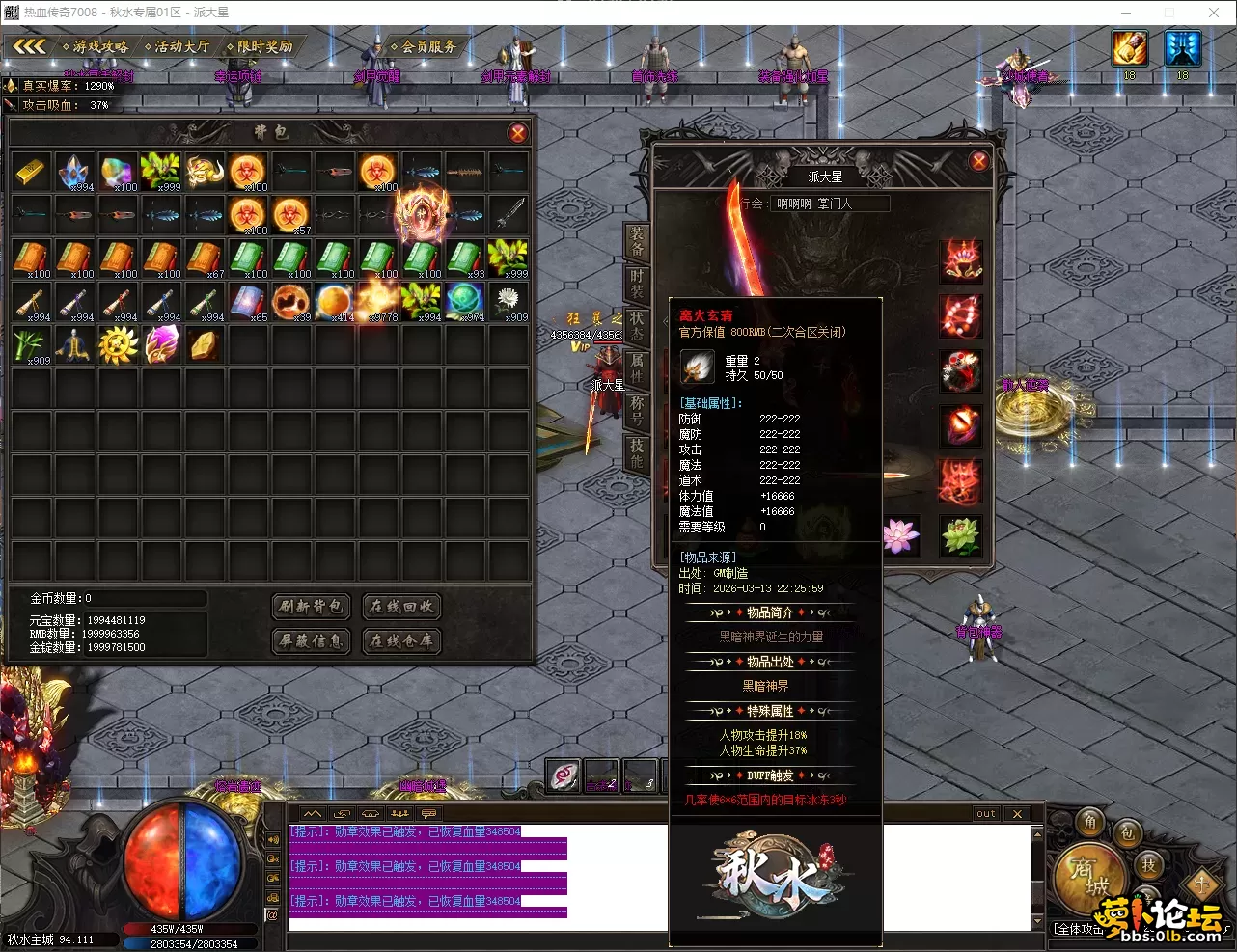This screenshot has height=952, width=1237.
Task: Open Online Recycle (在线回收)
Action: pyautogui.click(x=401, y=606)
